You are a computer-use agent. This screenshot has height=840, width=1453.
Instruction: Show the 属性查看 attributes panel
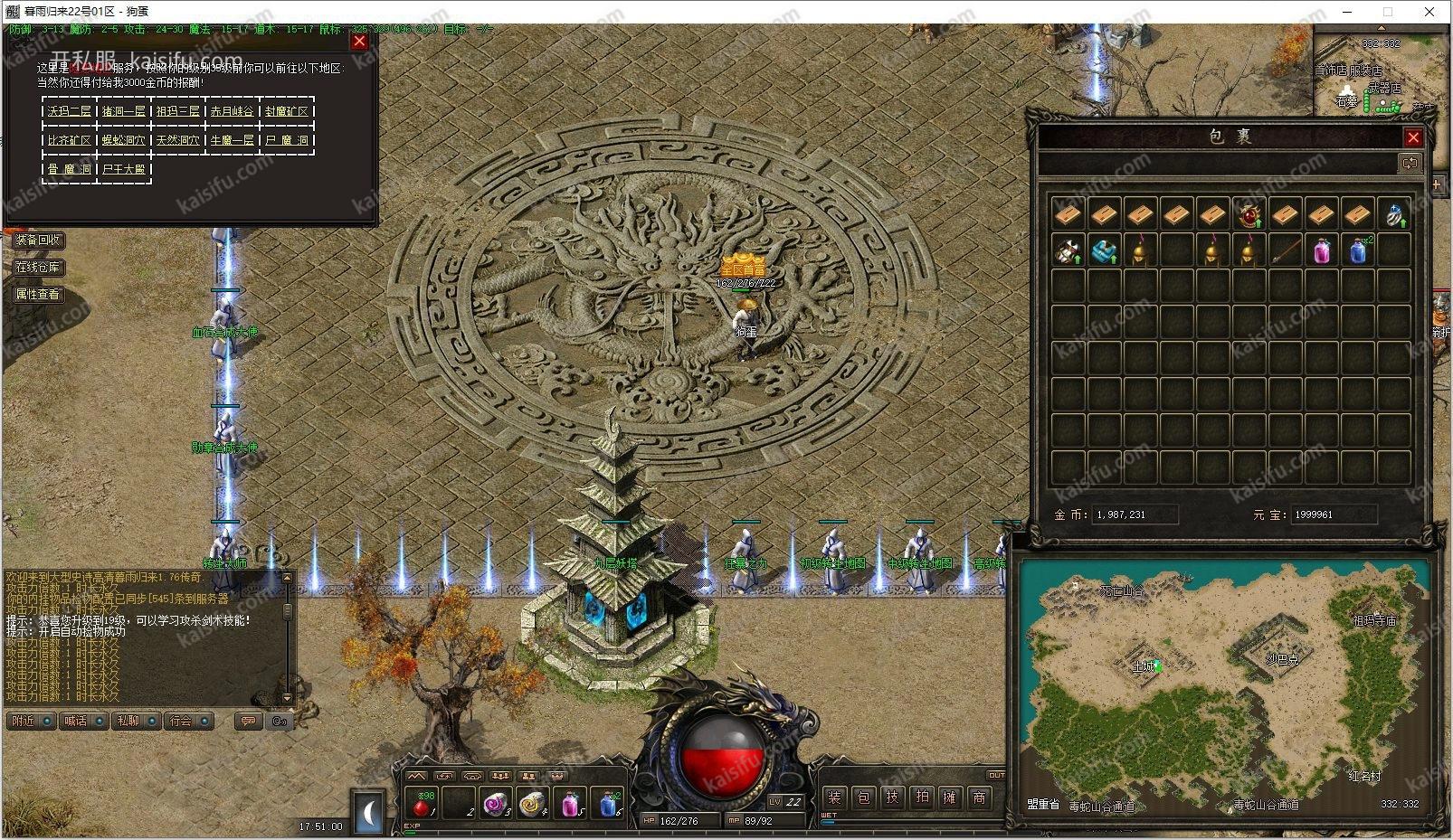(38, 294)
